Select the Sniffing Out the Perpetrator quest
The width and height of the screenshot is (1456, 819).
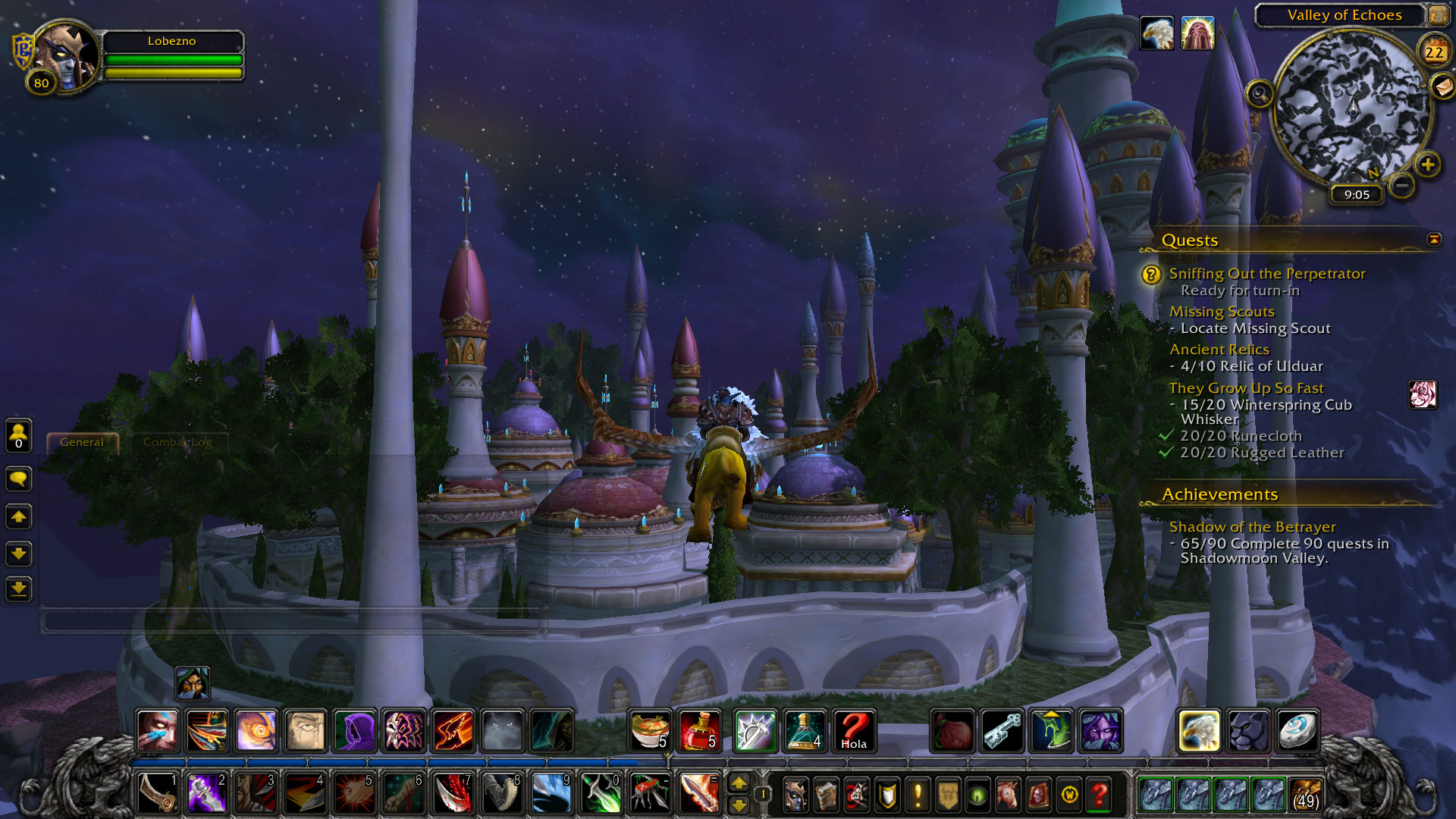point(1266,274)
